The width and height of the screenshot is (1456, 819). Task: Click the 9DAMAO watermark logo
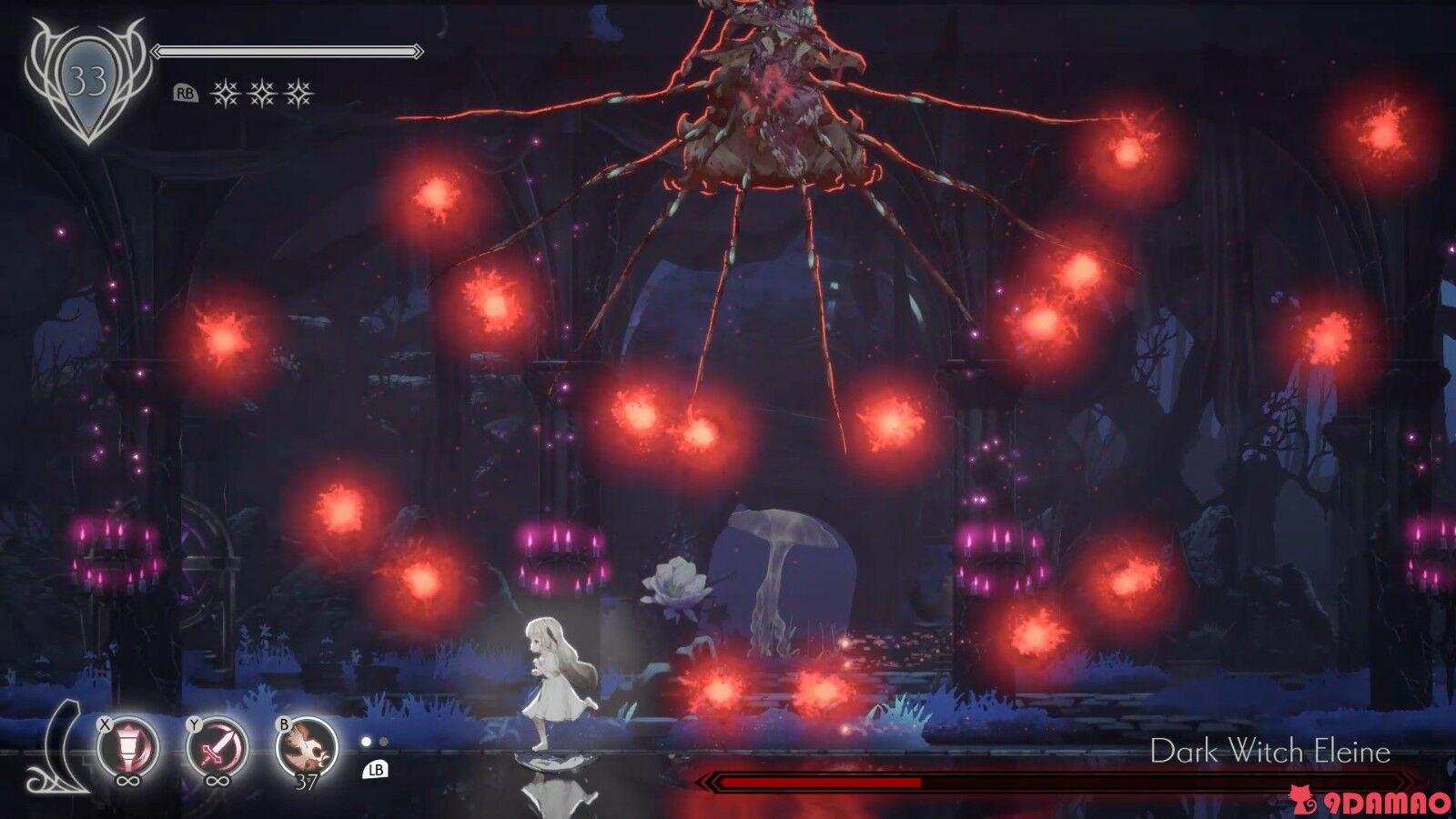click(1370, 802)
